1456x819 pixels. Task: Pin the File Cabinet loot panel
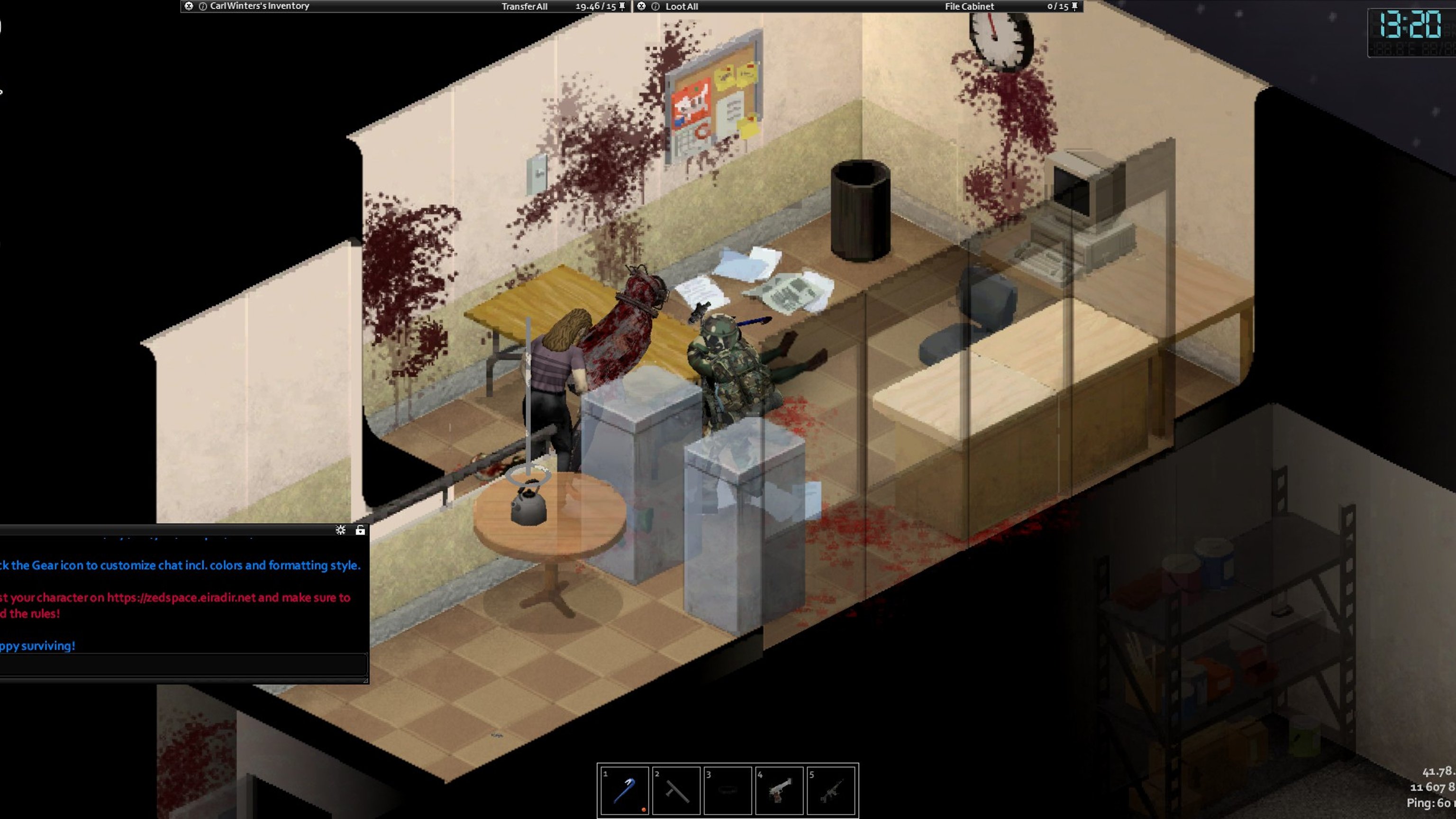pos(1074,6)
